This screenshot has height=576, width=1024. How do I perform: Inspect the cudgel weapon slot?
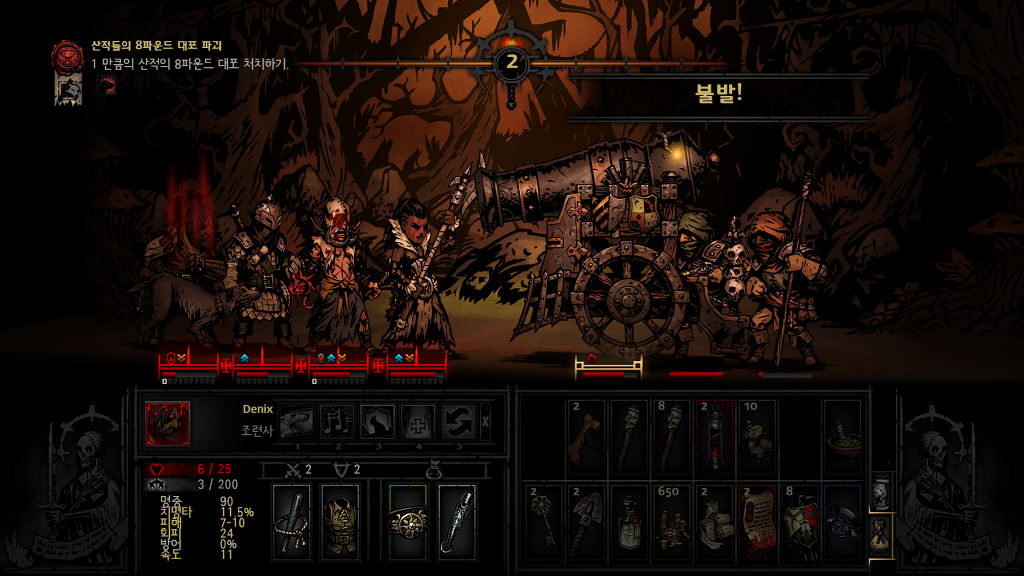(x=292, y=518)
